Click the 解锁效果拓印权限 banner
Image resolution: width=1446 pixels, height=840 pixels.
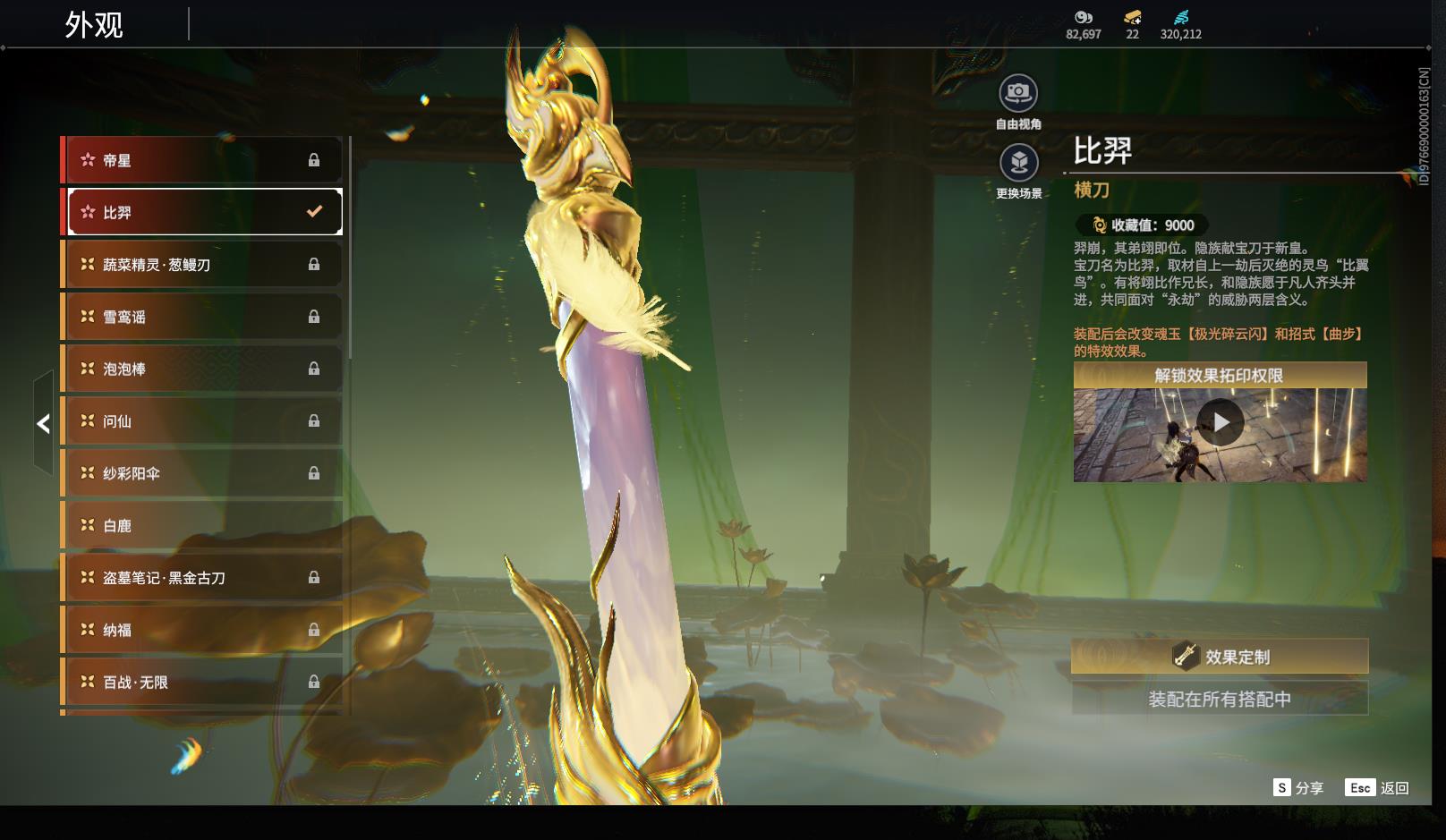1220,375
